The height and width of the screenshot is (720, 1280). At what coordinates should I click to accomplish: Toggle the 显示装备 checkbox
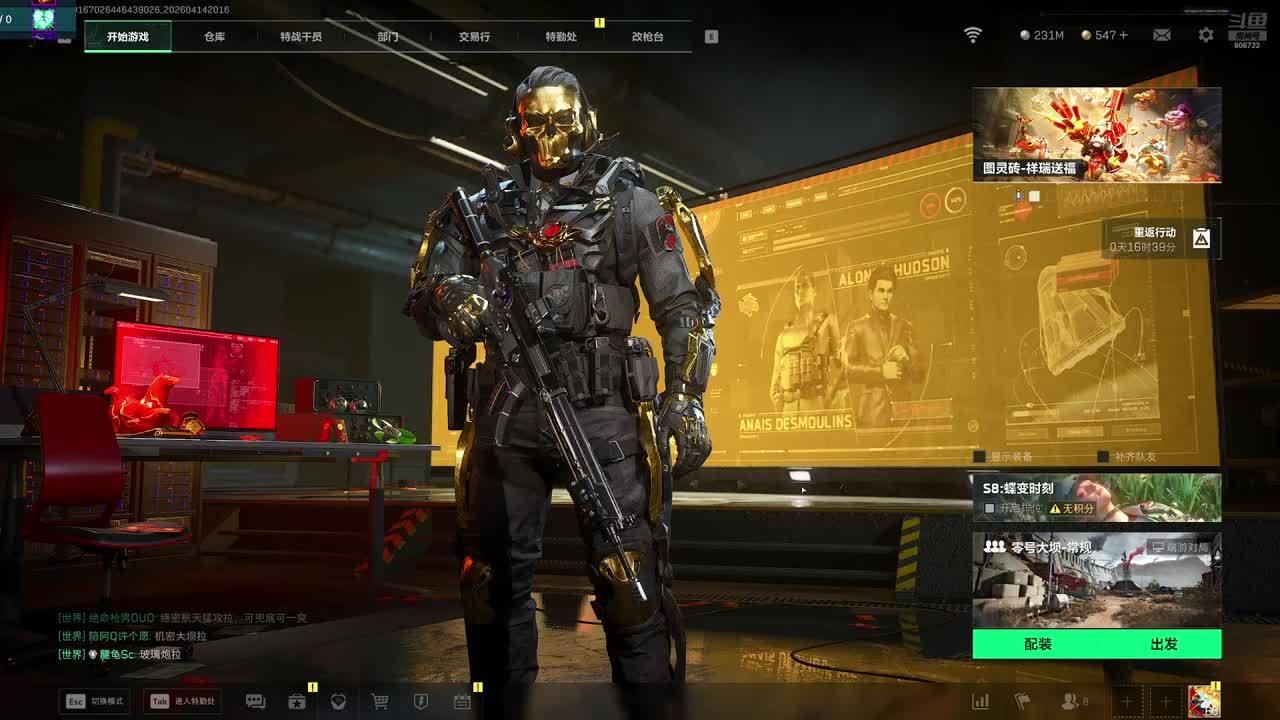(x=980, y=457)
